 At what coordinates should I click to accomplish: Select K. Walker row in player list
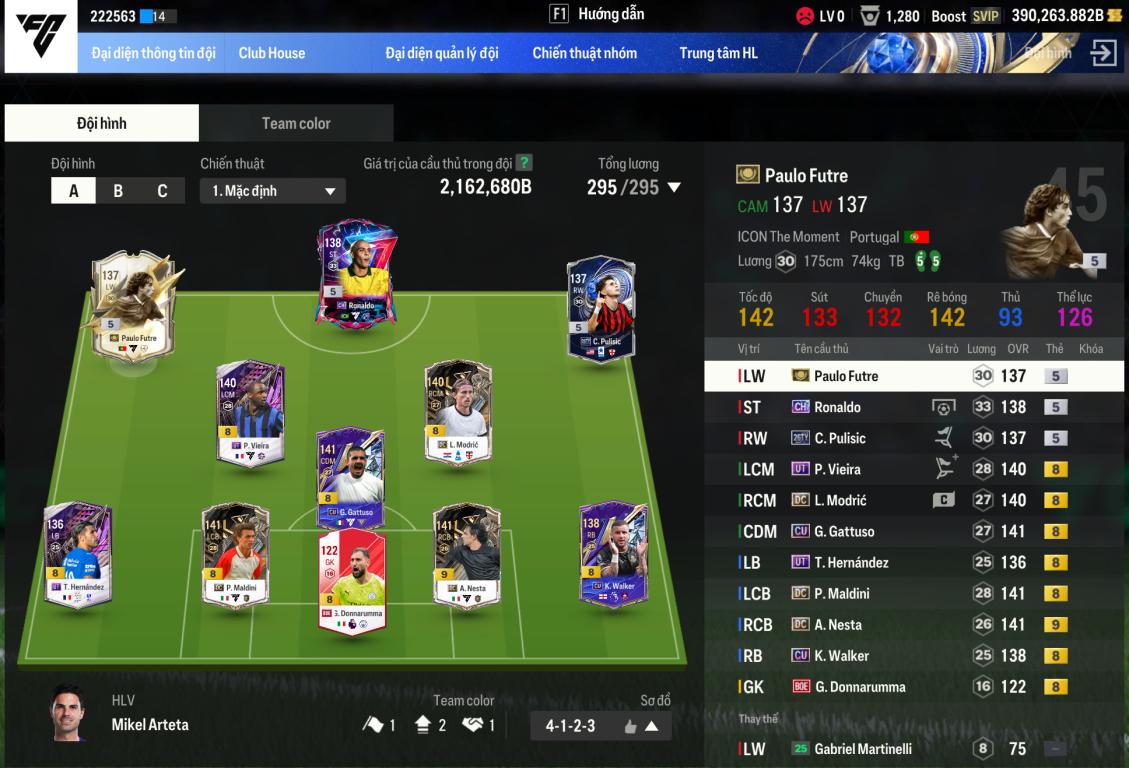tap(916, 656)
